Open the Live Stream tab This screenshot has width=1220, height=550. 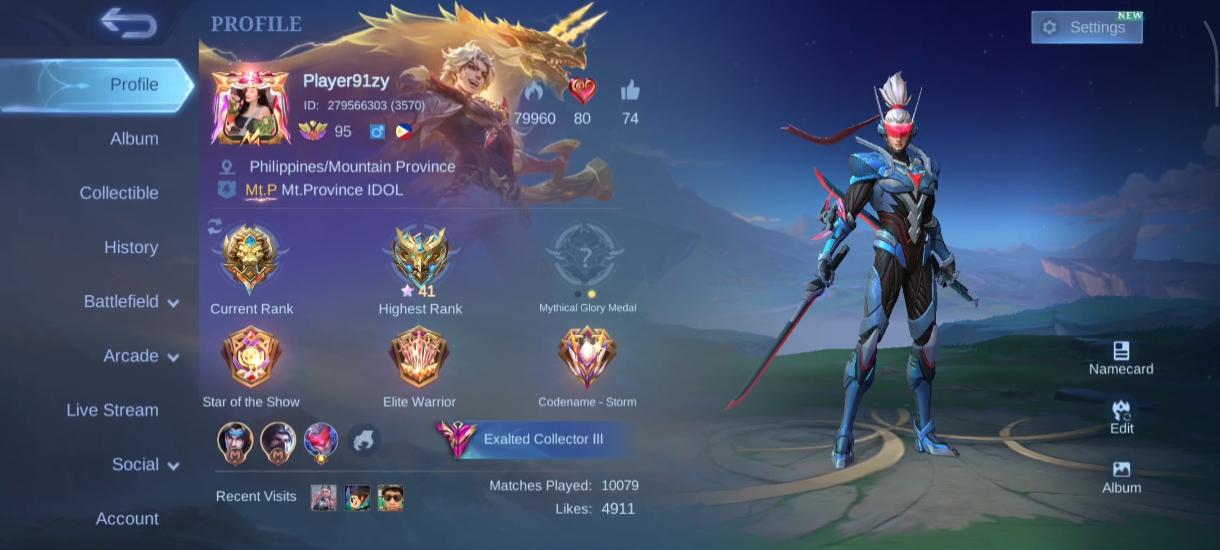112,410
